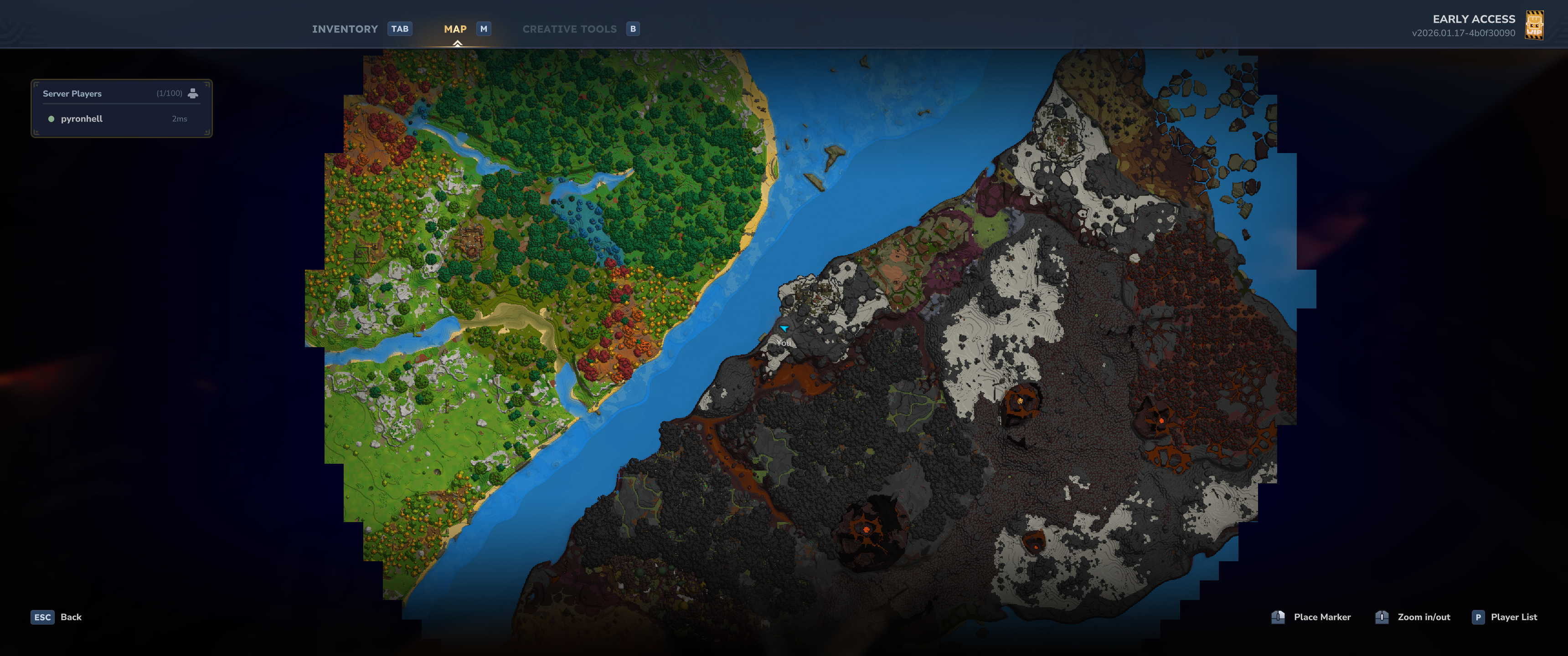Switch to the Inventory tab
This screenshot has width=1568, height=656.
click(x=345, y=29)
